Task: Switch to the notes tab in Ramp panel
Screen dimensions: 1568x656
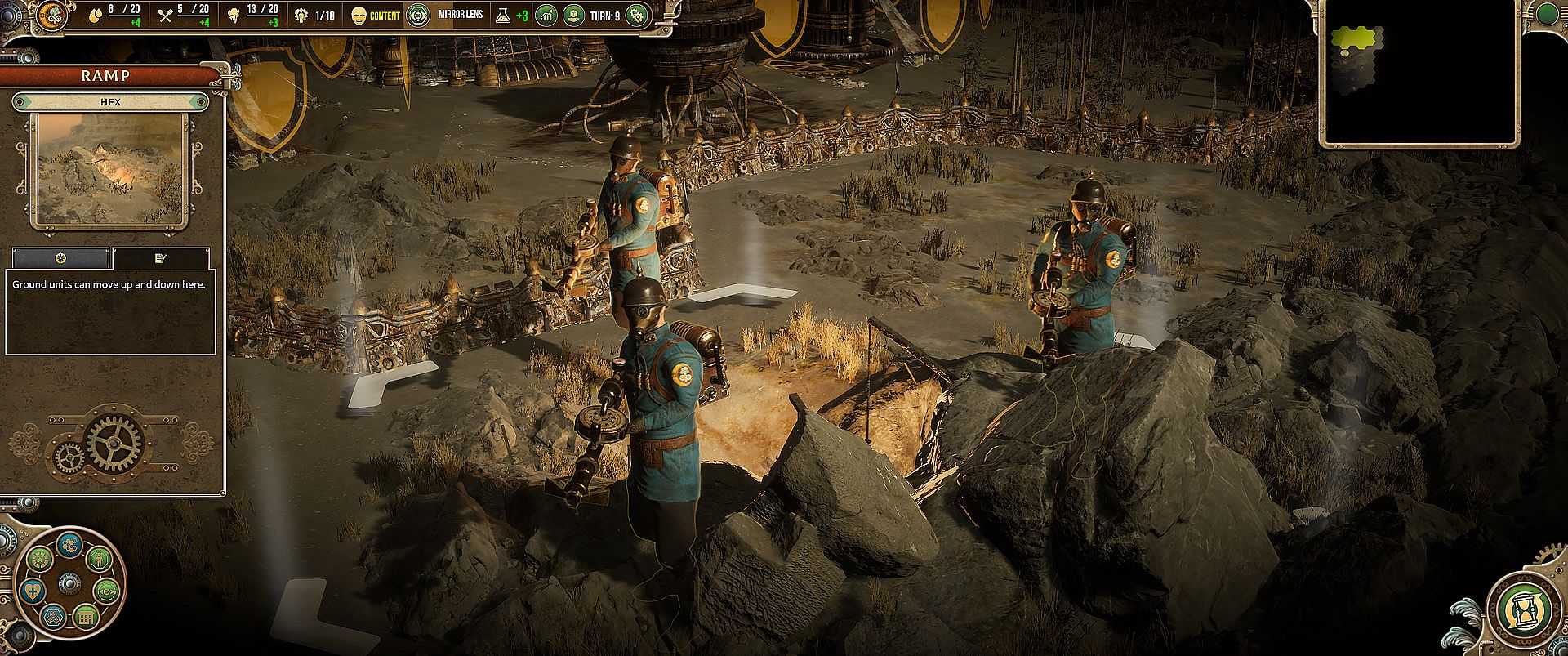Action: click(x=160, y=258)
